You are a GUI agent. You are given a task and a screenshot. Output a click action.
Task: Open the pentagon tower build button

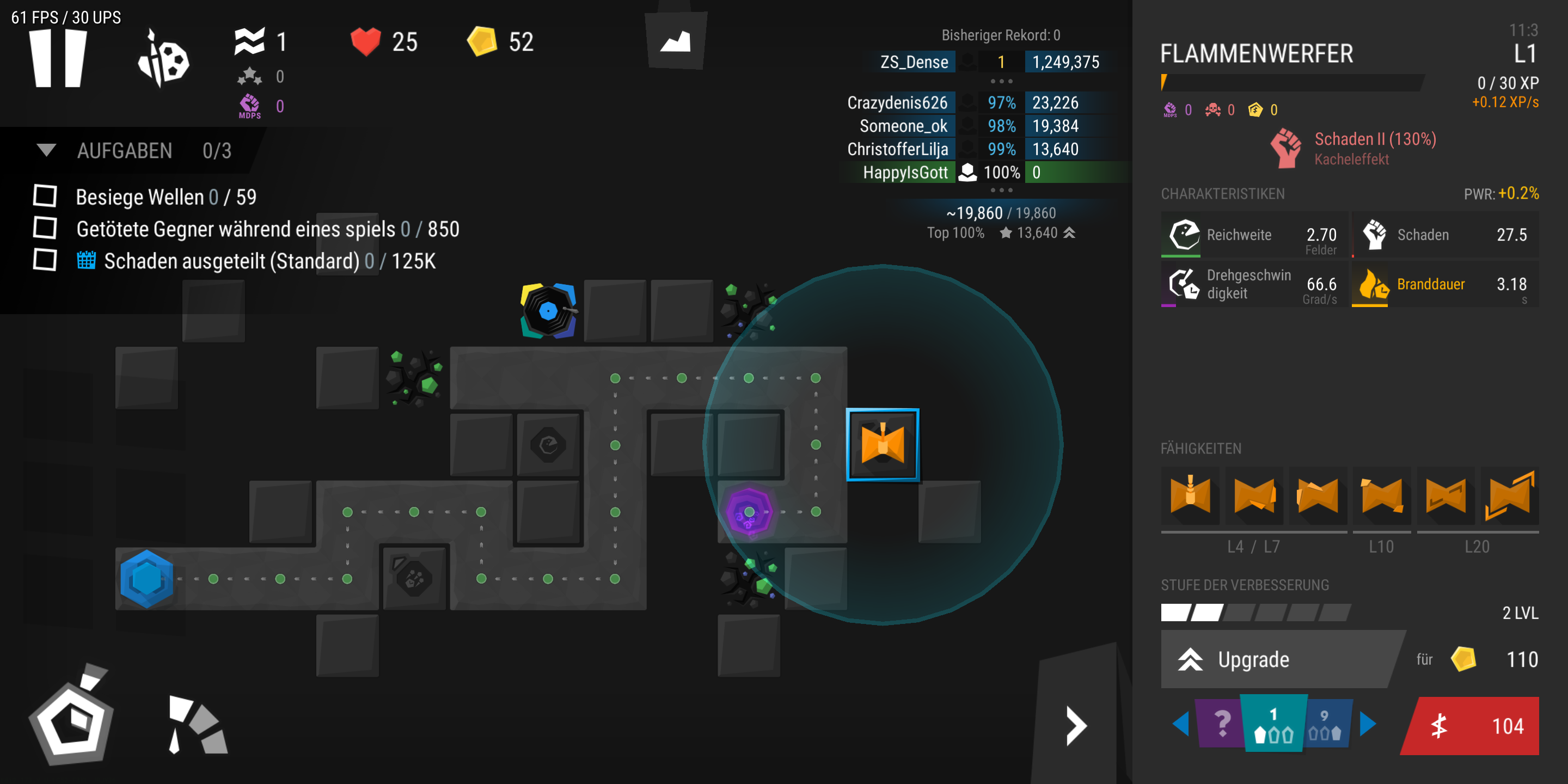(x=73, y=718)
